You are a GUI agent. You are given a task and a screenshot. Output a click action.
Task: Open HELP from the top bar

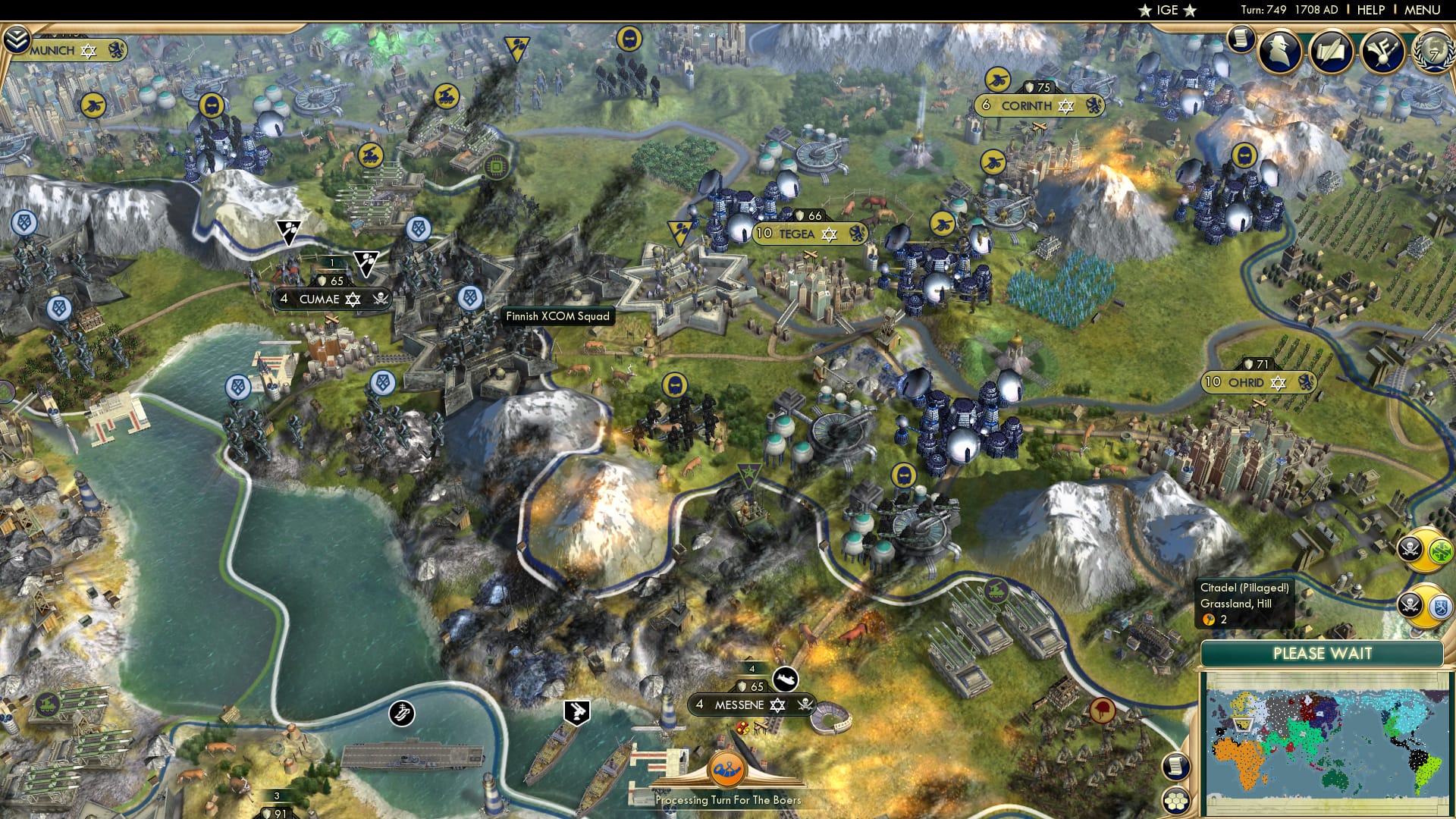click(1370, 10)
